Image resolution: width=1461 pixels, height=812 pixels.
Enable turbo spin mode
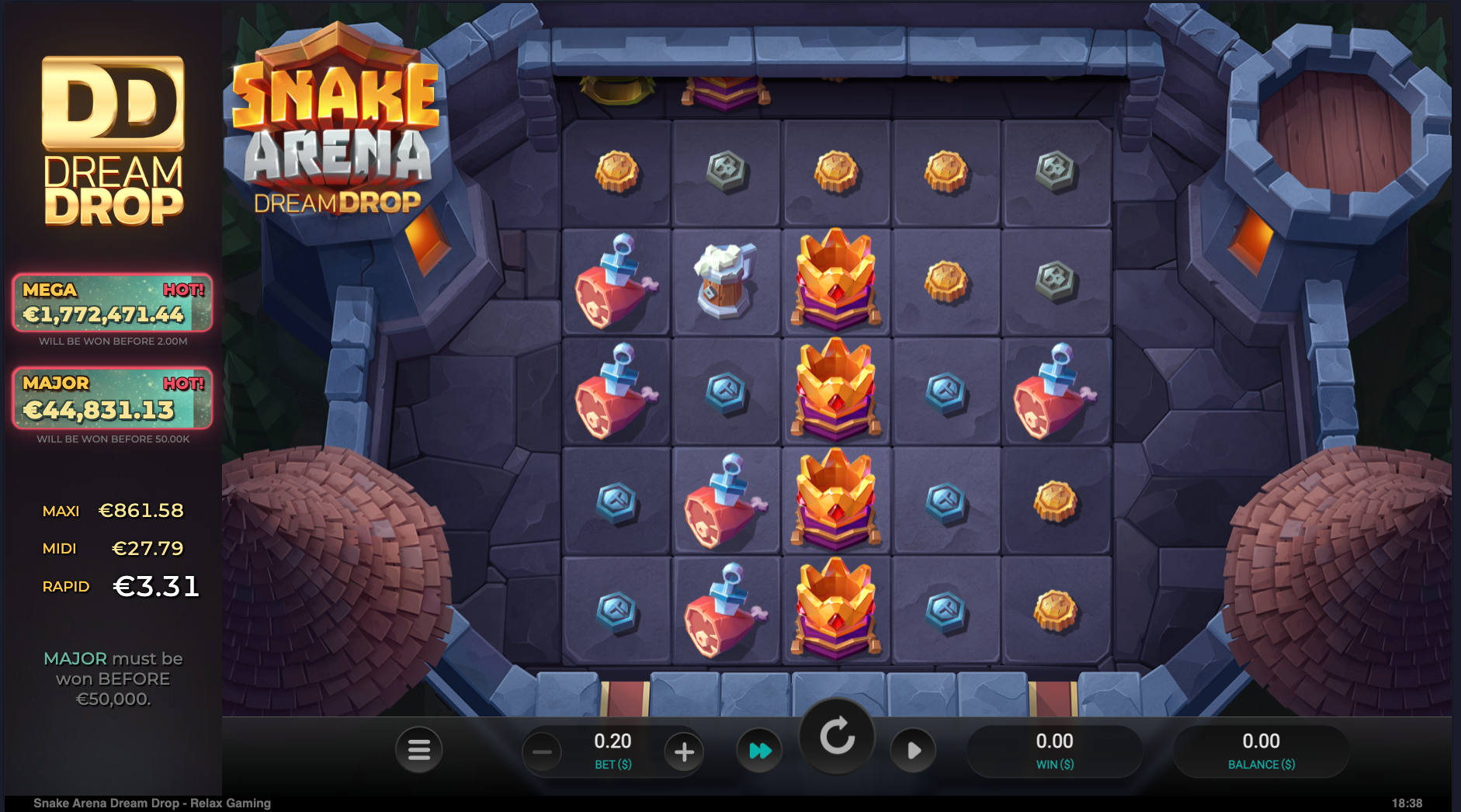[x=760, y=750]
